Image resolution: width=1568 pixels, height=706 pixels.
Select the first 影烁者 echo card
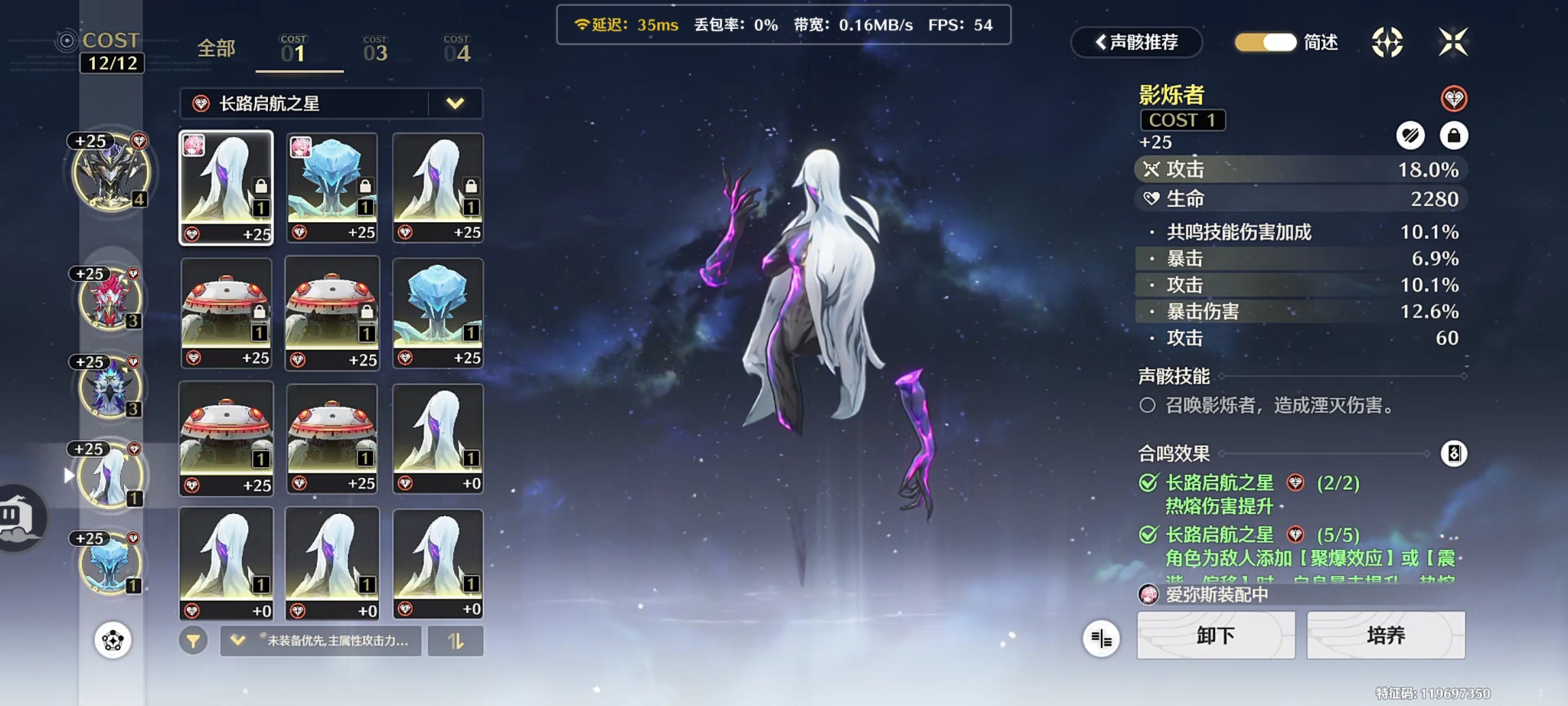click(226, 188)
